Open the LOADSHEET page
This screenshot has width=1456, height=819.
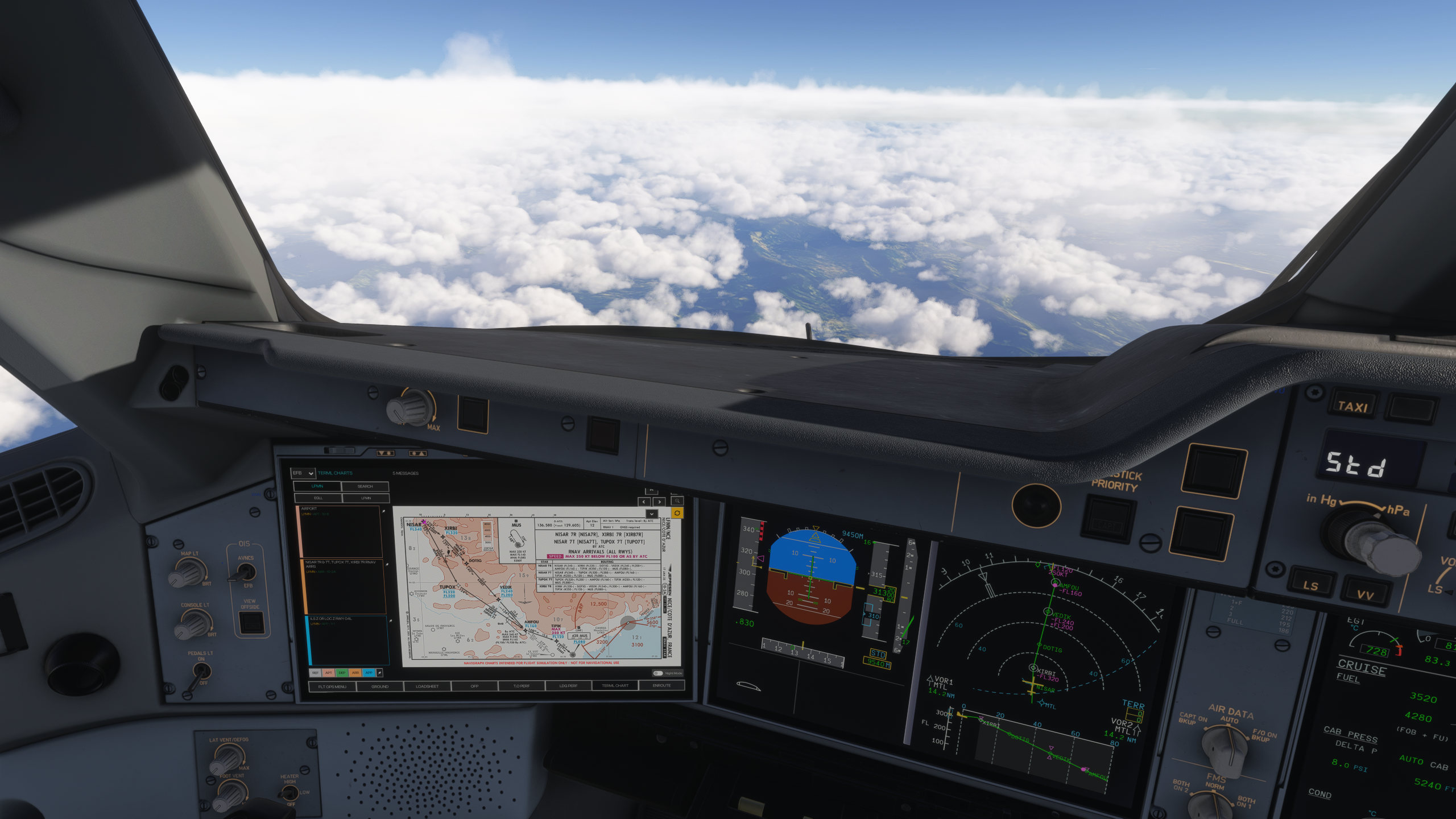click(x=427, y=686)
